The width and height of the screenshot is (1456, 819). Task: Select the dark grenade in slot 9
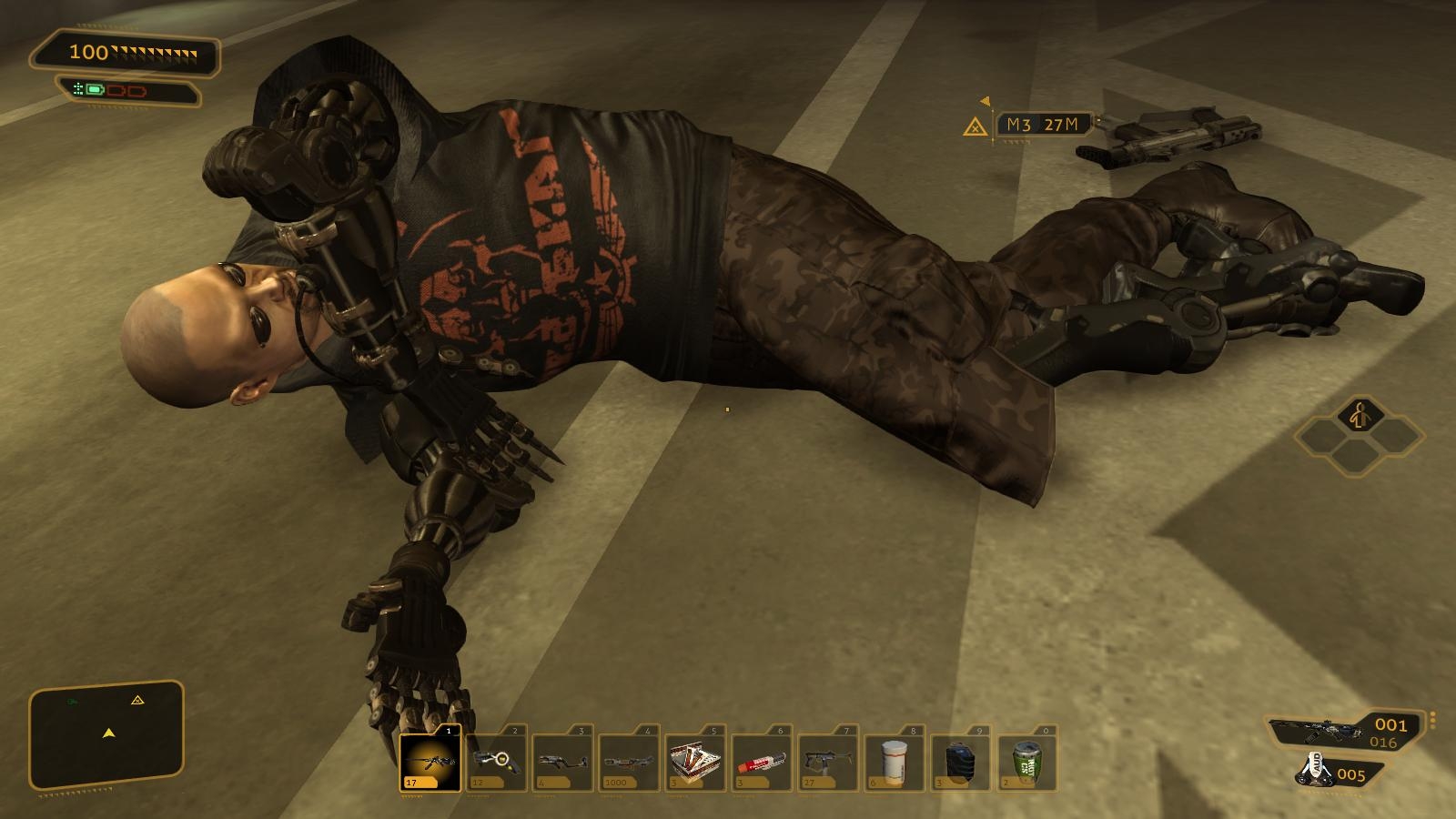tap(961, 759)
